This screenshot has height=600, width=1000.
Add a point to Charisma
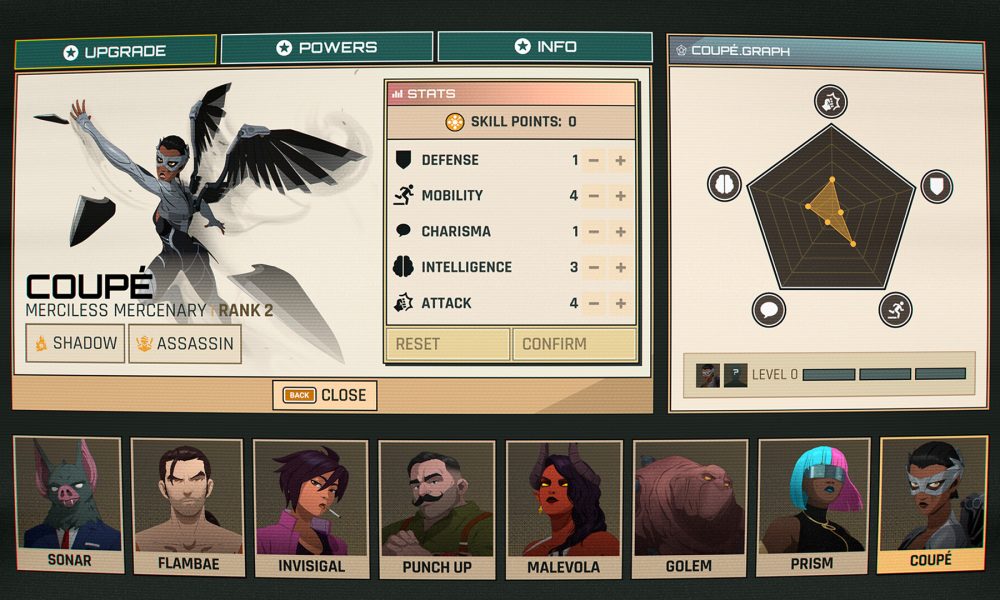(620, 232)
